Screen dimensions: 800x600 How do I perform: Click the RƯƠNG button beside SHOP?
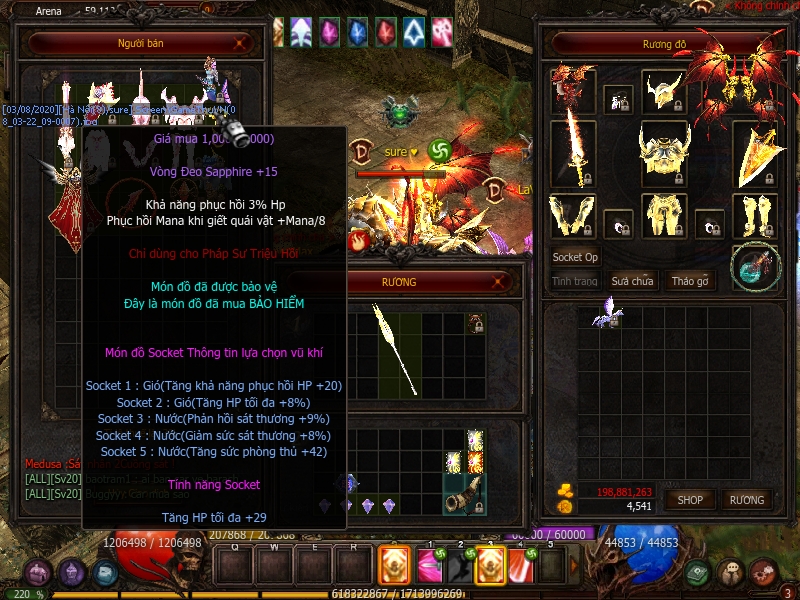pyautogui.click(x=746, y=499)
